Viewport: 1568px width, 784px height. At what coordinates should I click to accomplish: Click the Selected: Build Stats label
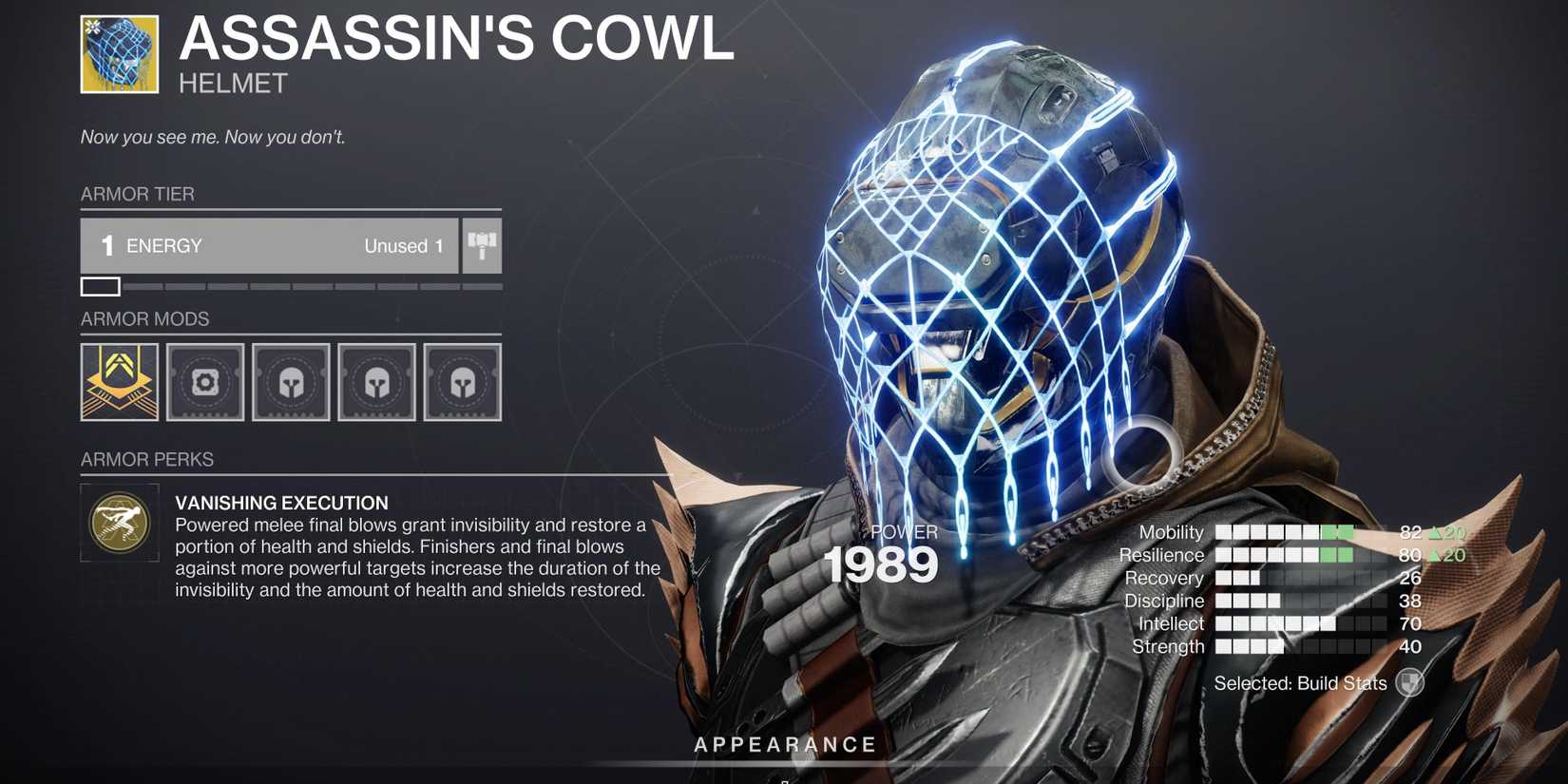click(1300, 682)
